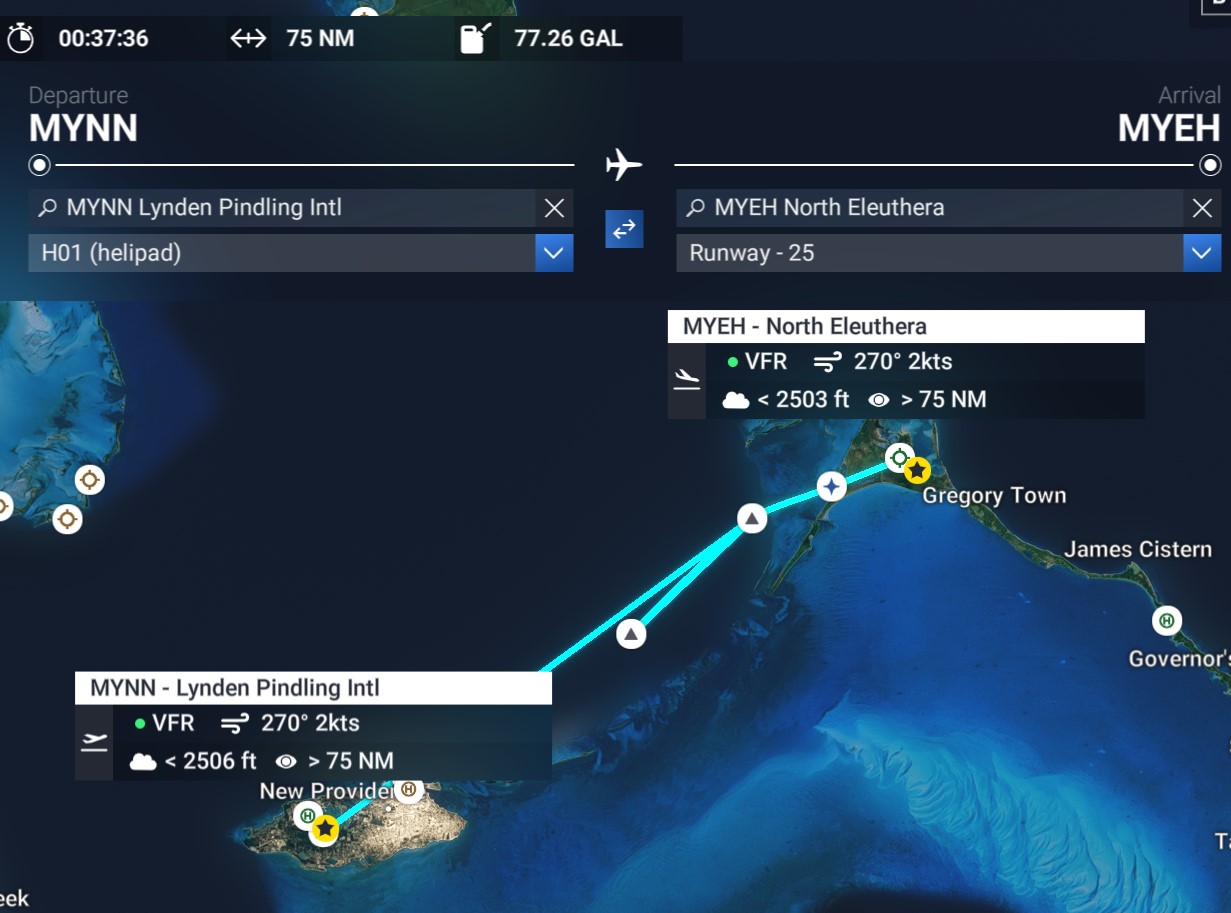Clear the departure airport selection
The width and height of the screenshot is (1231, 913).
coord(554,208)
